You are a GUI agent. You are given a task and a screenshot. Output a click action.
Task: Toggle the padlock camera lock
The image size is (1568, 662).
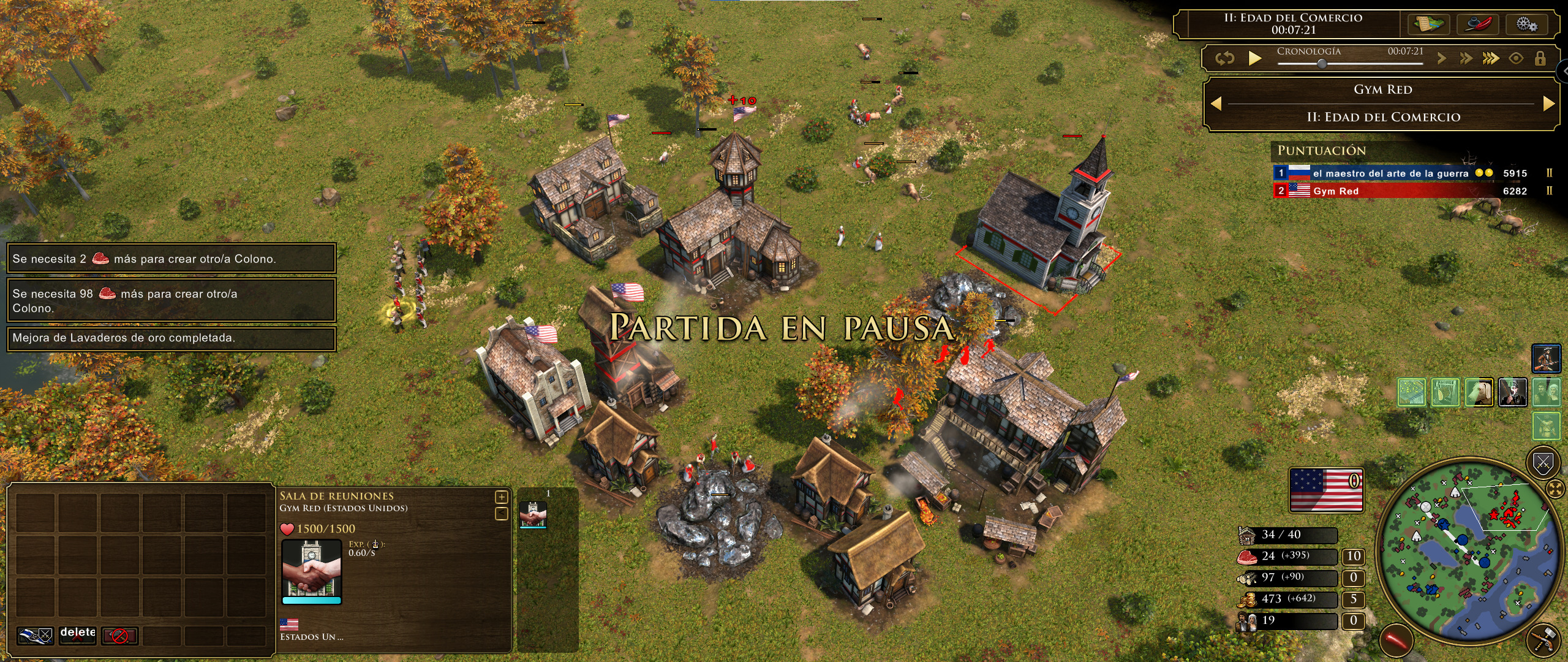coord(1540,59)
